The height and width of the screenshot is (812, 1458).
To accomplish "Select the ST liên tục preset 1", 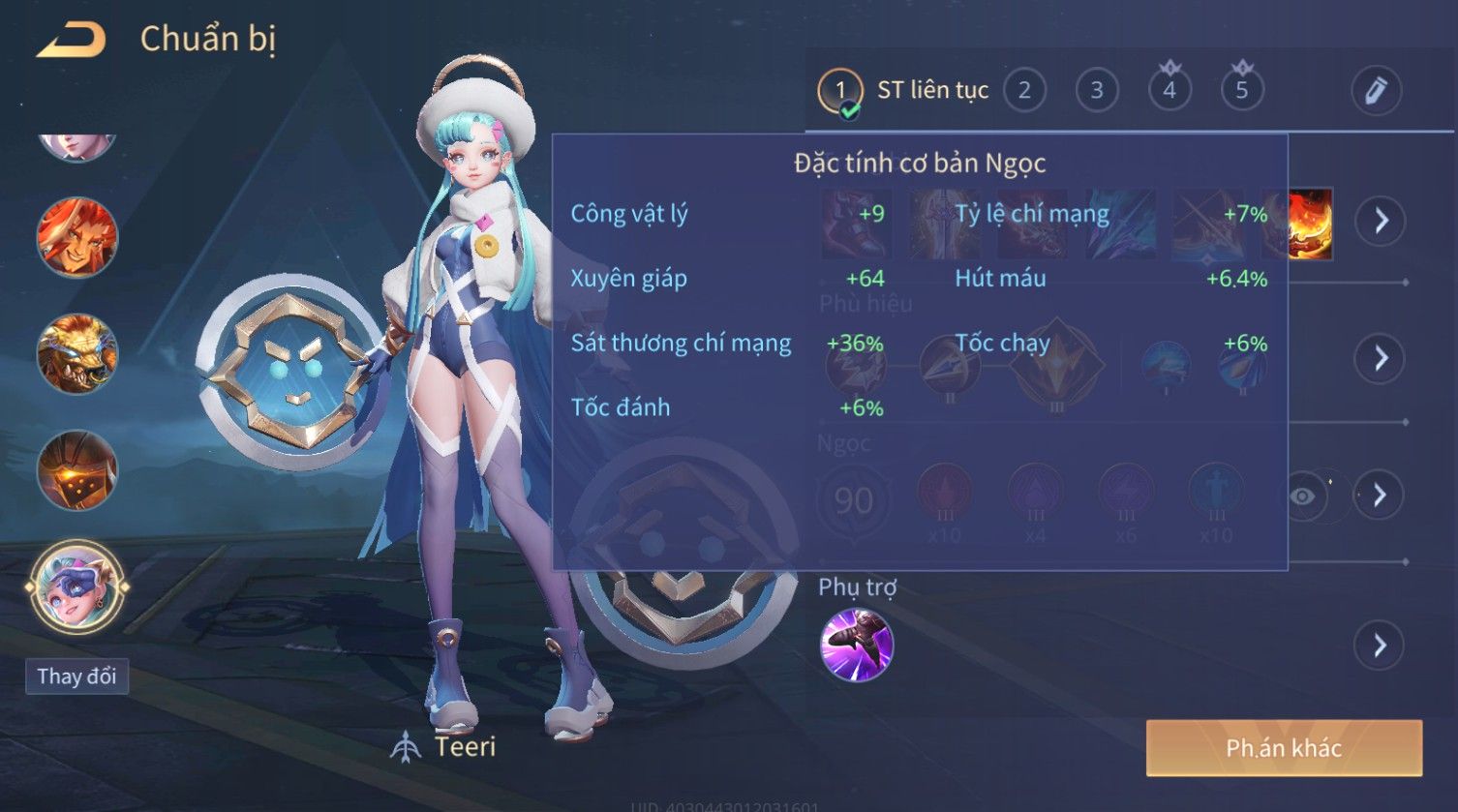I will [839, 91].
